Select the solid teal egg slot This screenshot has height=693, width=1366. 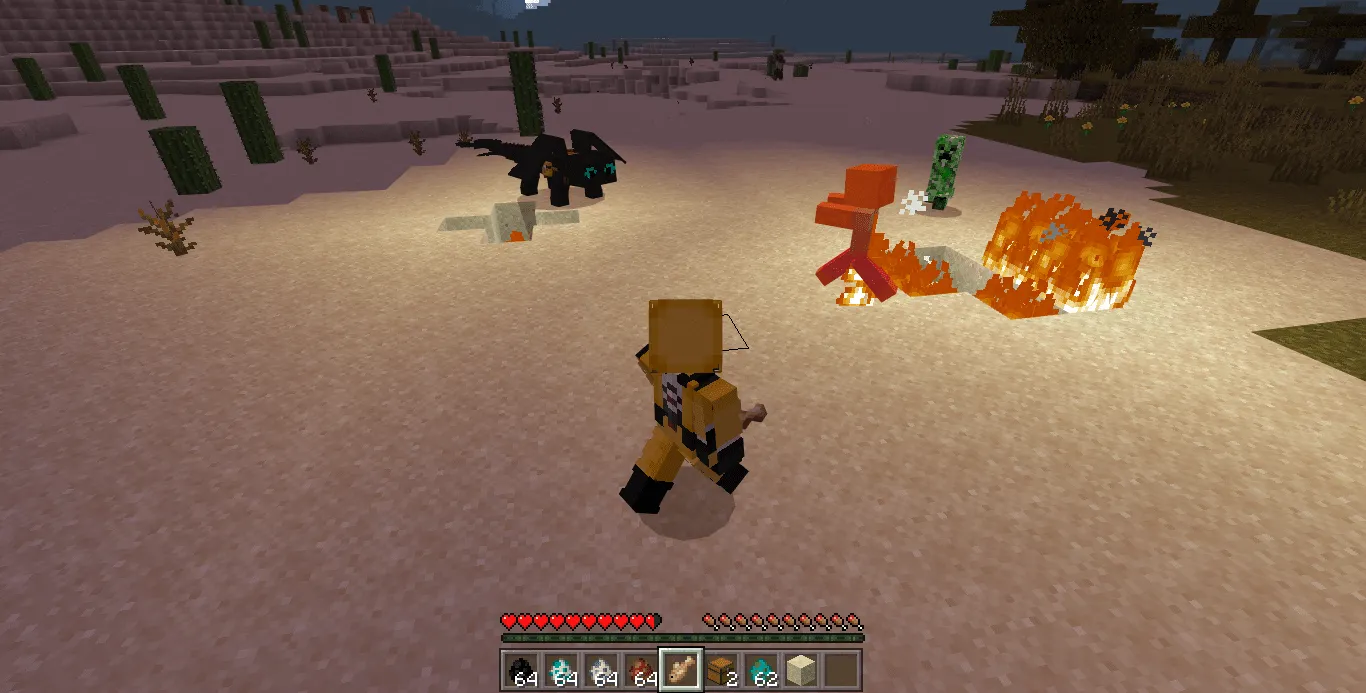point(760,669)
